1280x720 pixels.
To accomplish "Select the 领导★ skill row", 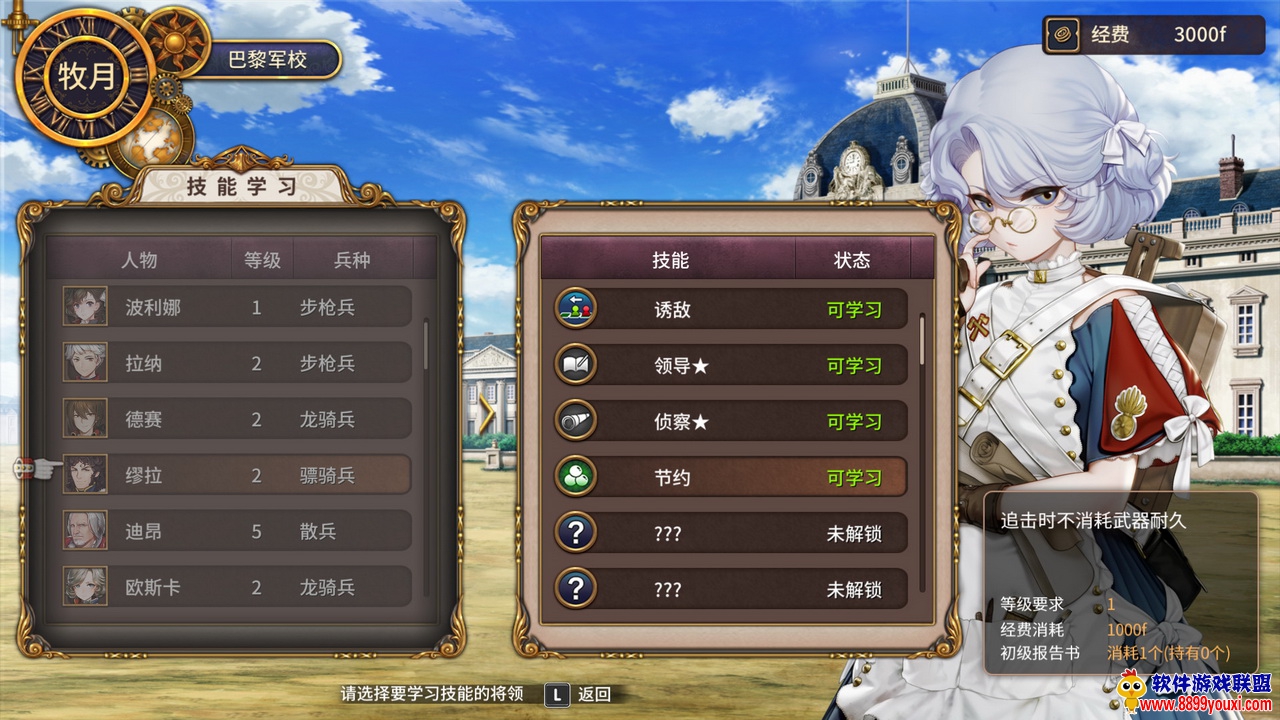I will (x=730, y=365).
